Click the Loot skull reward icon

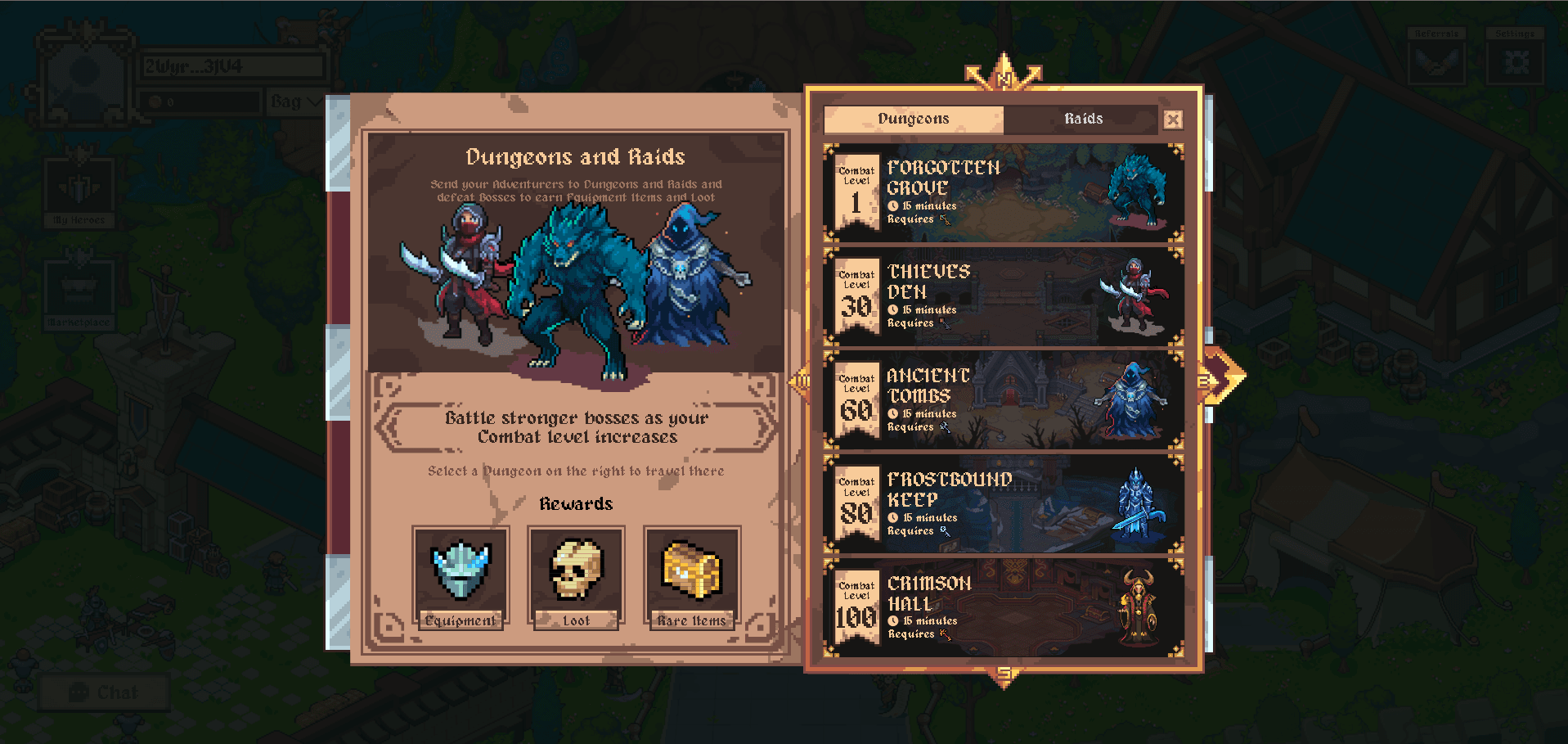576,571
